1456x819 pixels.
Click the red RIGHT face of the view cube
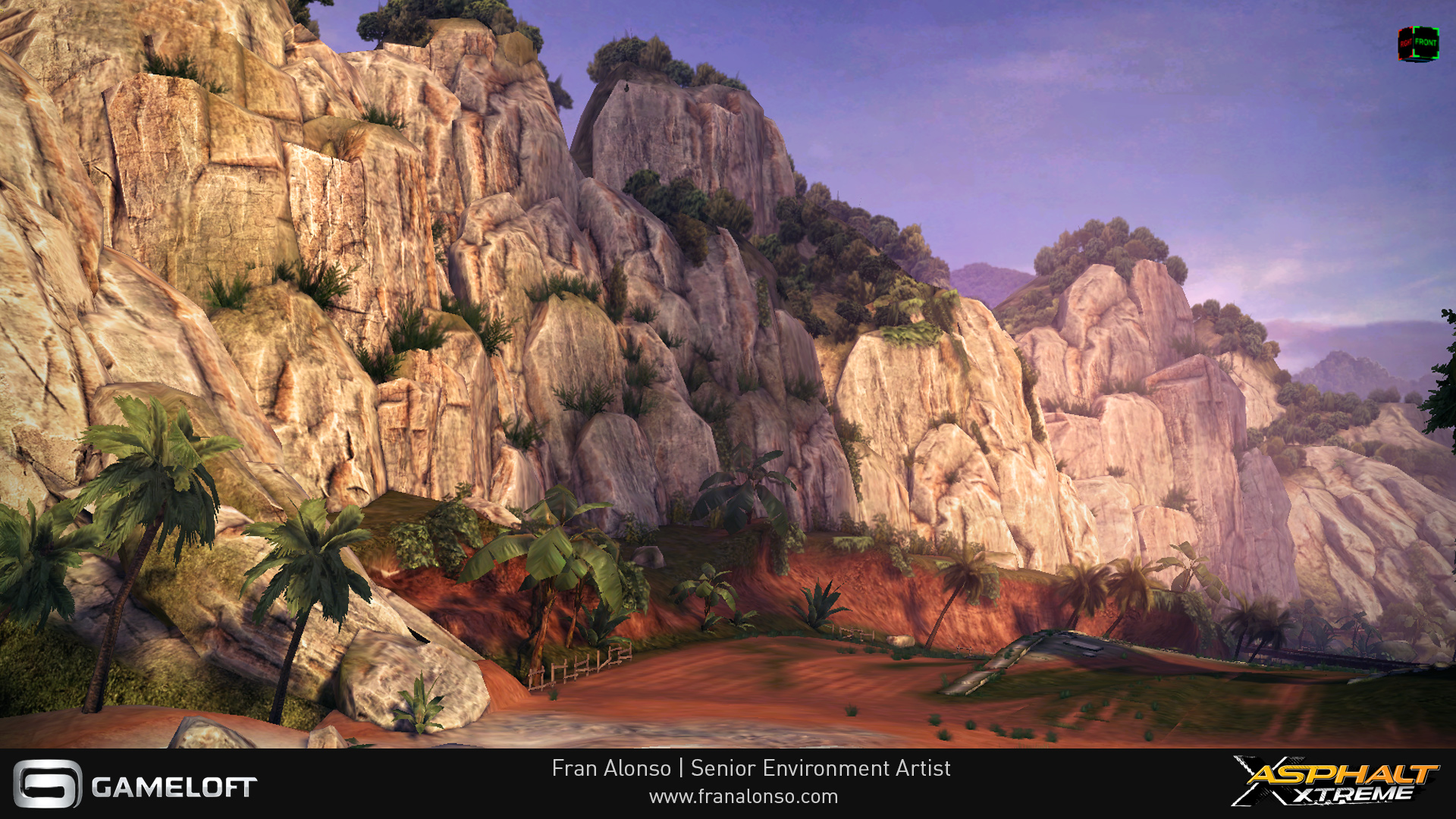point(1407,44)
